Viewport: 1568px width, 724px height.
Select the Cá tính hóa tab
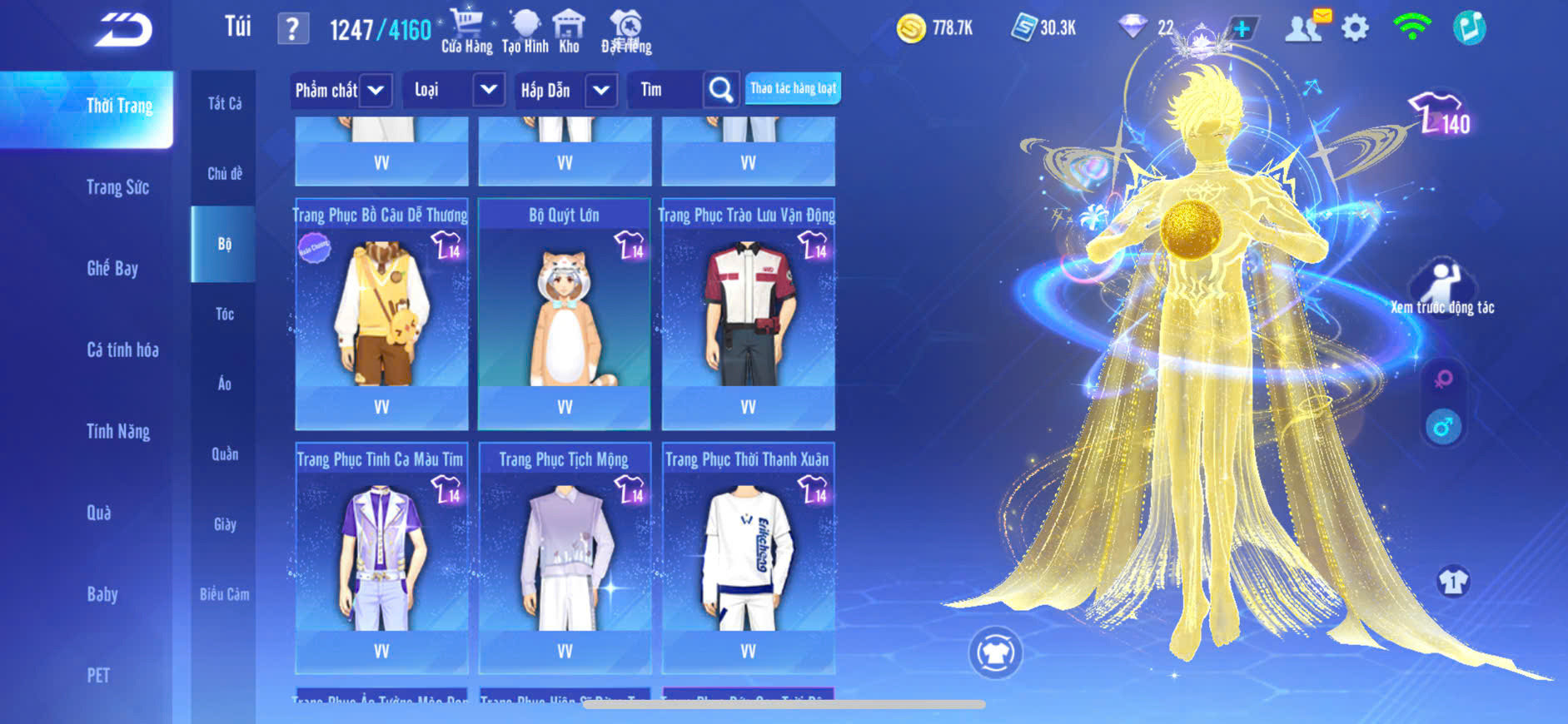click(x=122, y=350)
